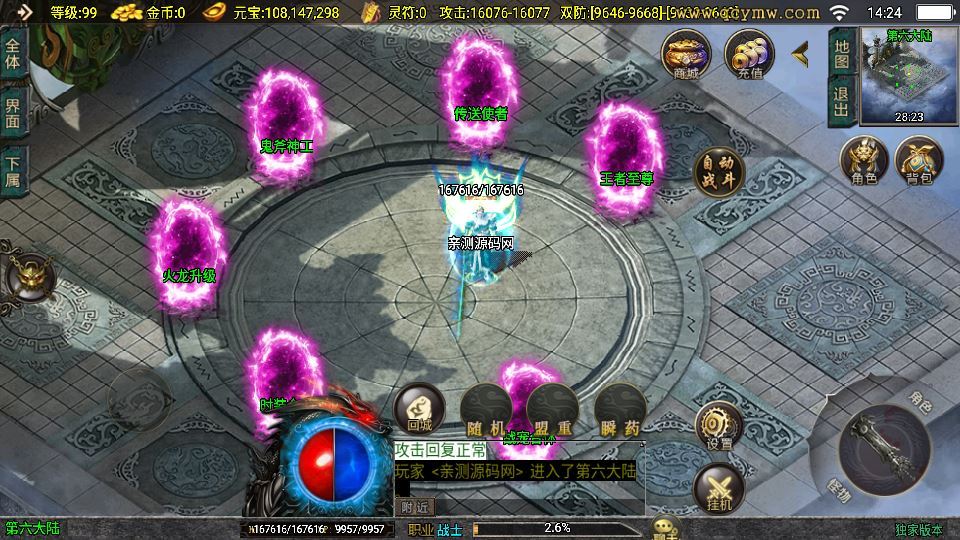Use the 回城 return-to-town skill
Viewport: 960px width, 540px height.
point(419,408)
